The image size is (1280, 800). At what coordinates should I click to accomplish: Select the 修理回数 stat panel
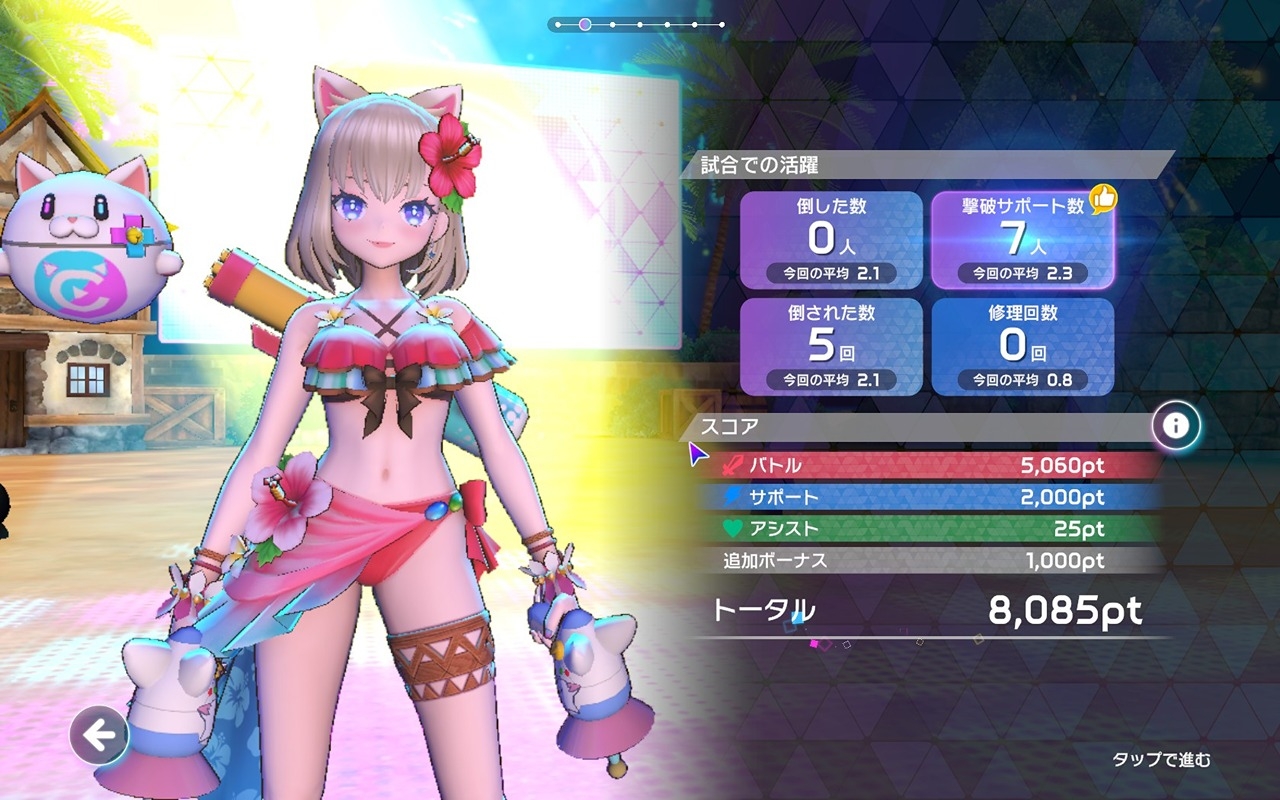coord(1023,346)
